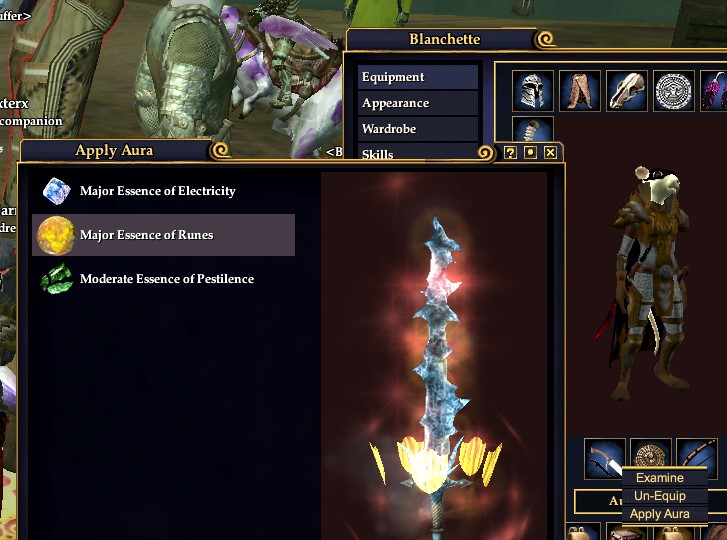
Task: Close the Apply Aura window
Action: (551, 152)
